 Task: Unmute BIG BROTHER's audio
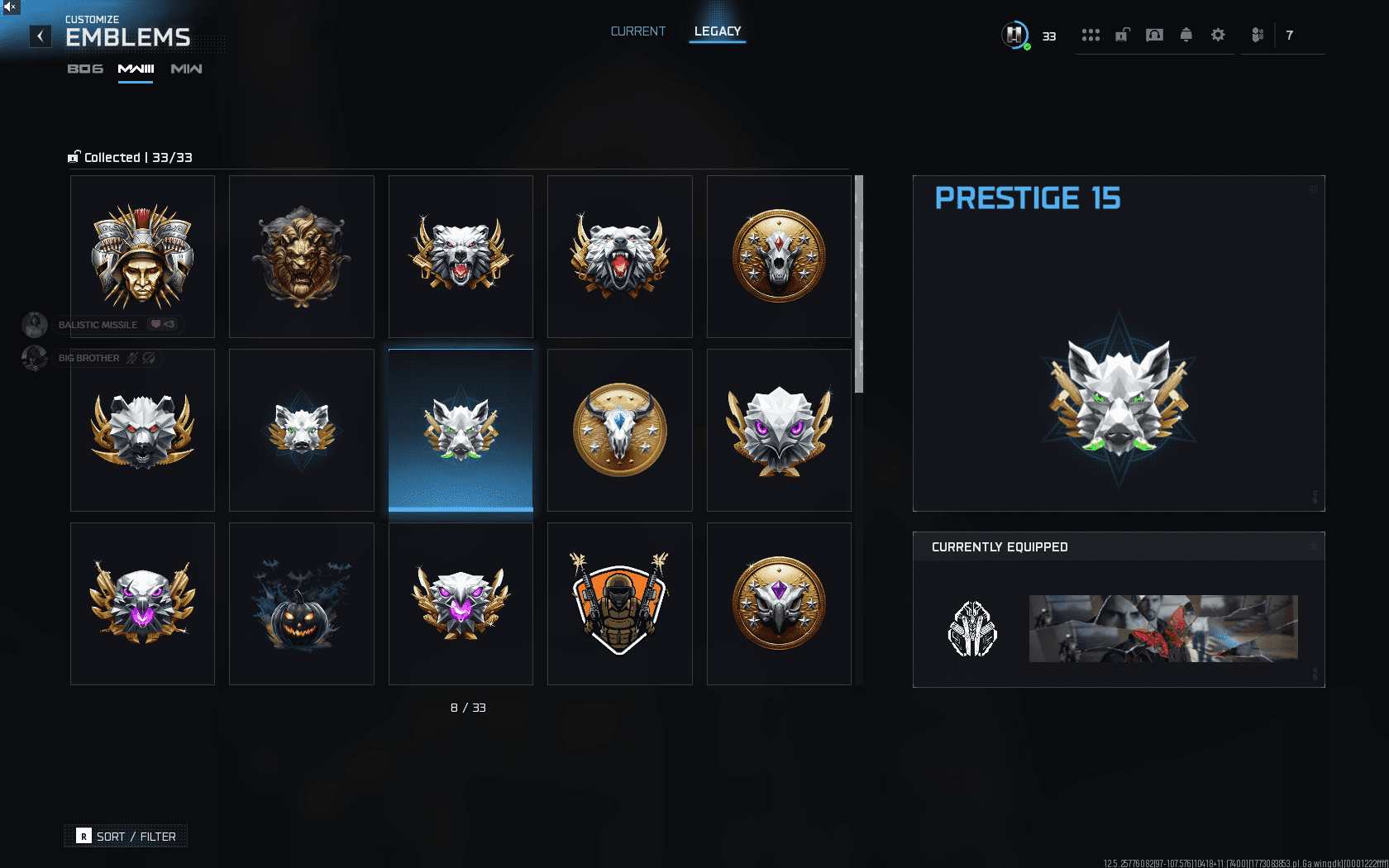[x=148, y=359]
